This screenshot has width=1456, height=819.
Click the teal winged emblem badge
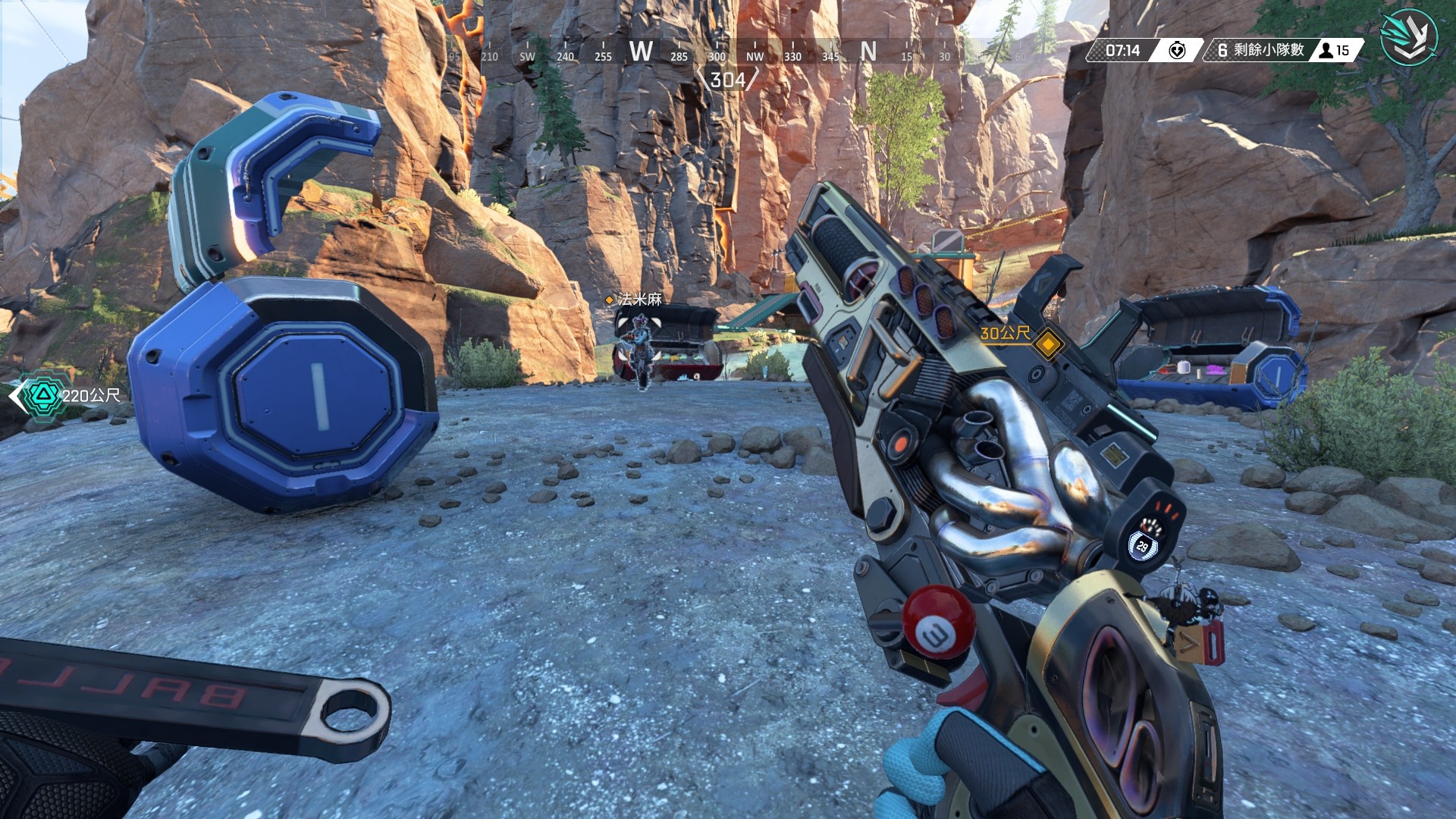[1408, 36]
